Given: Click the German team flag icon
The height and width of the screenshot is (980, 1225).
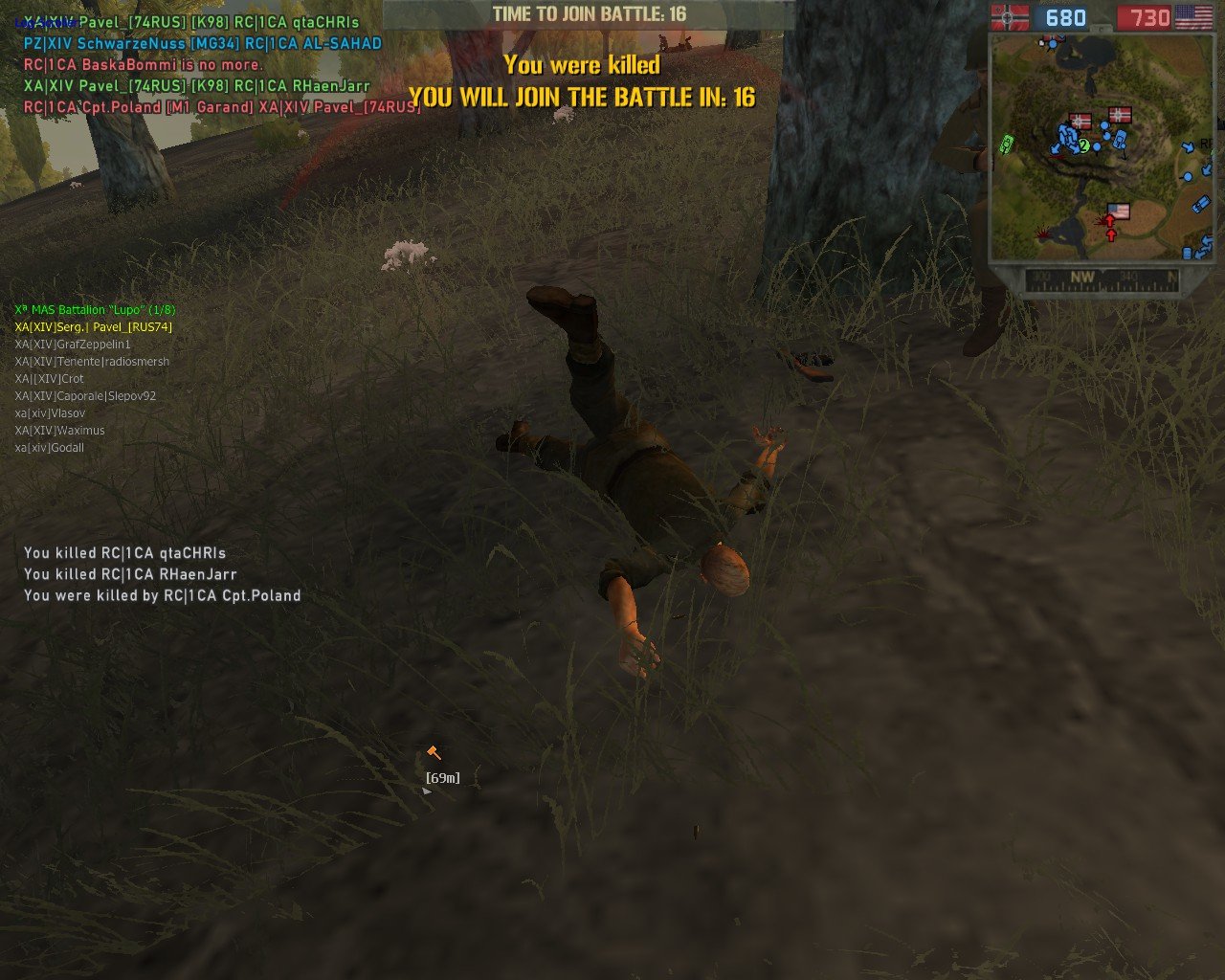Looking at the screenshot, I should point(1010,17).
